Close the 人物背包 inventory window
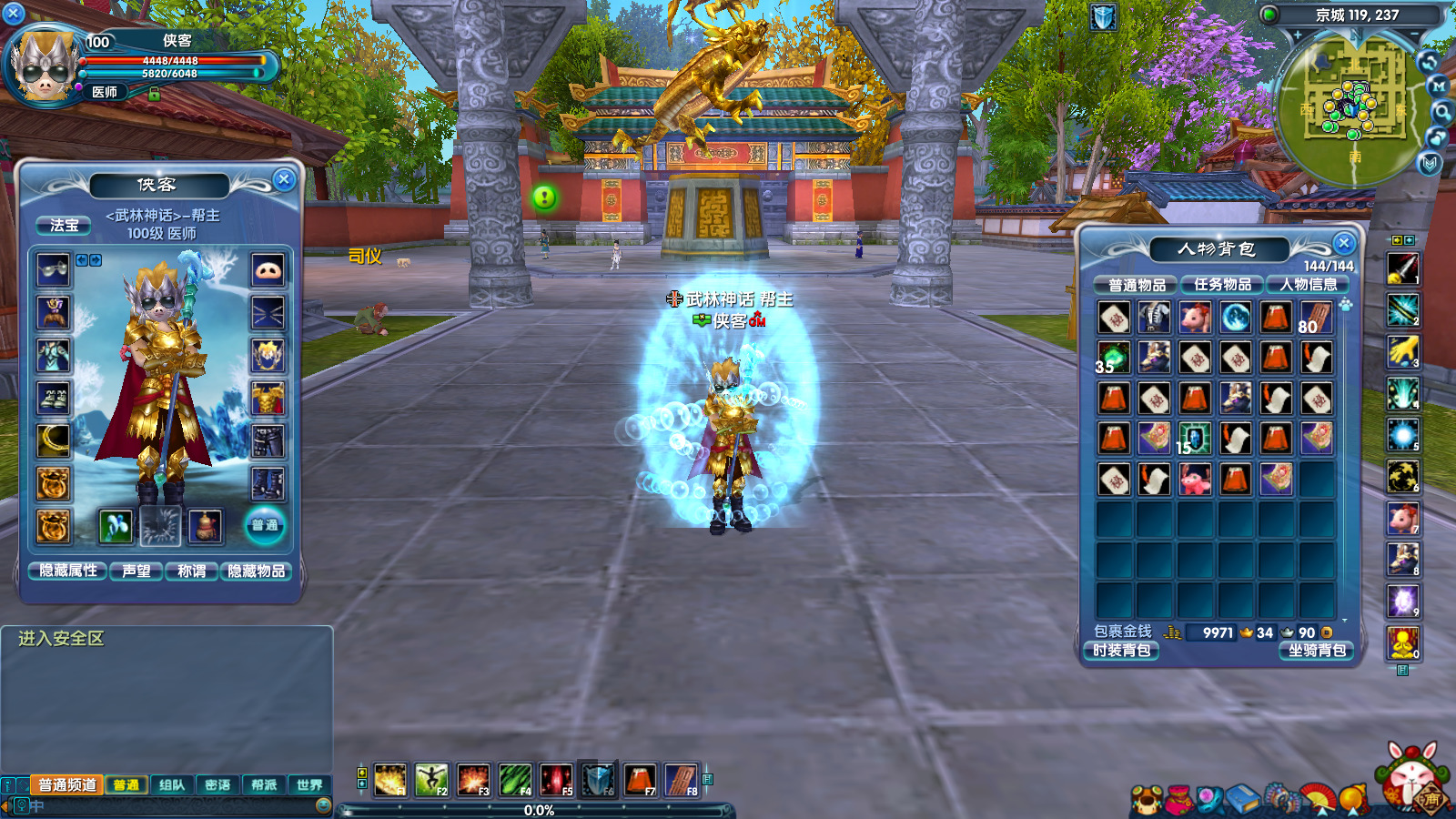Viewport: 1456px width, 819px height. pyautogui.click(x=1343, y=243)
